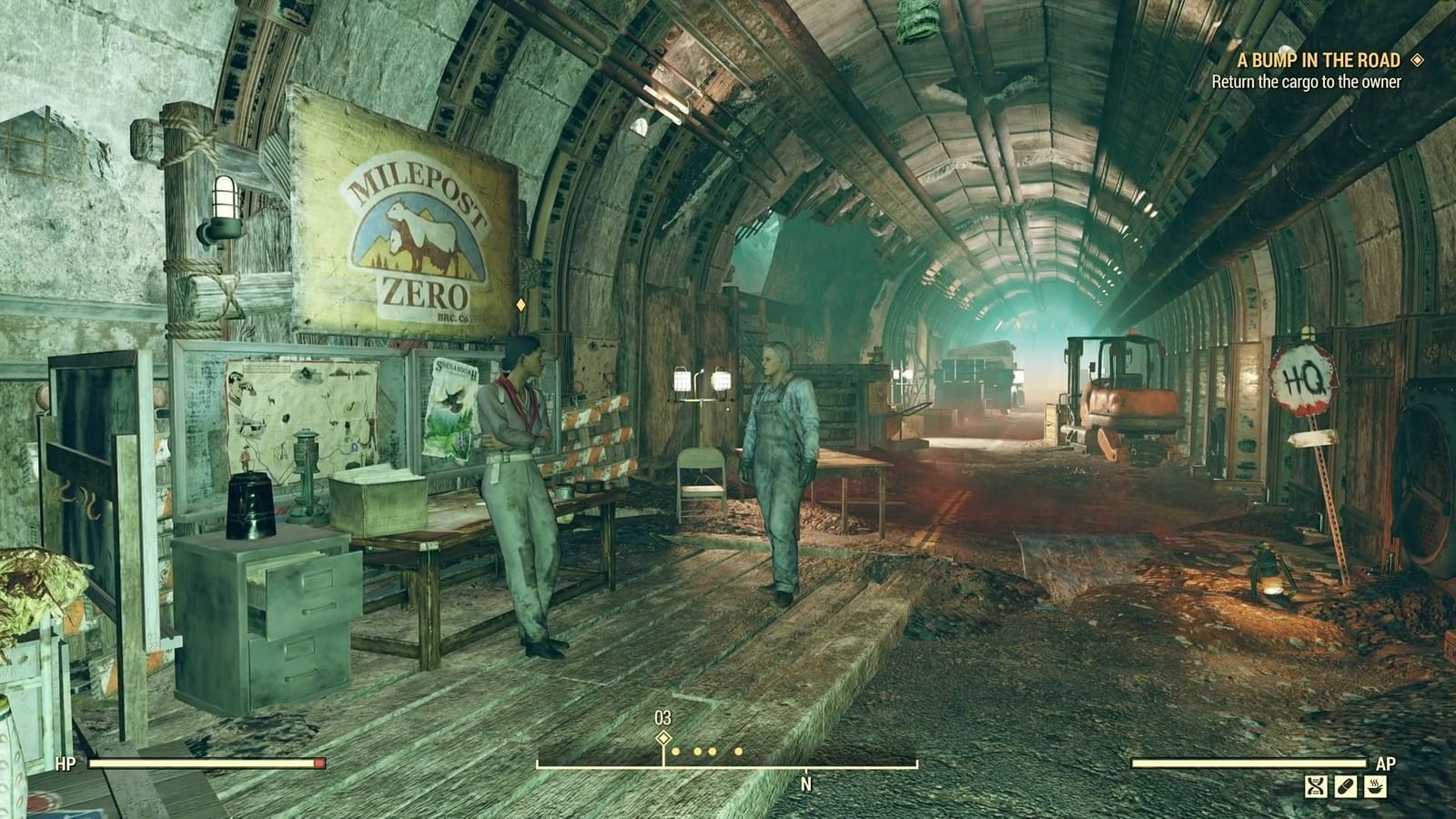Click the north N marker on the compass

click(805, 781)
